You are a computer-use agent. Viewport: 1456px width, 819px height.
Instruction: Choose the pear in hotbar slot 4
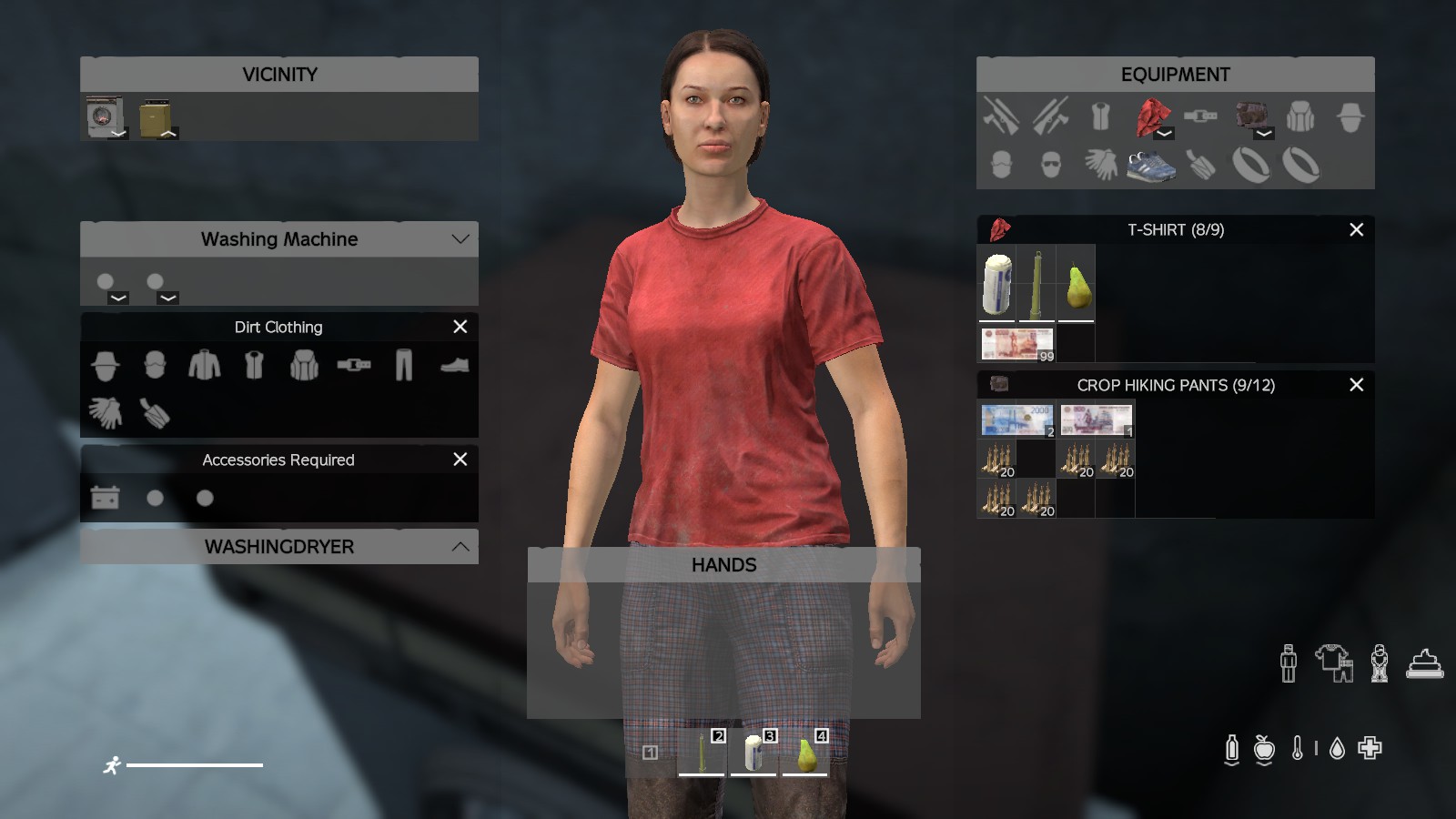coord(805,754)
